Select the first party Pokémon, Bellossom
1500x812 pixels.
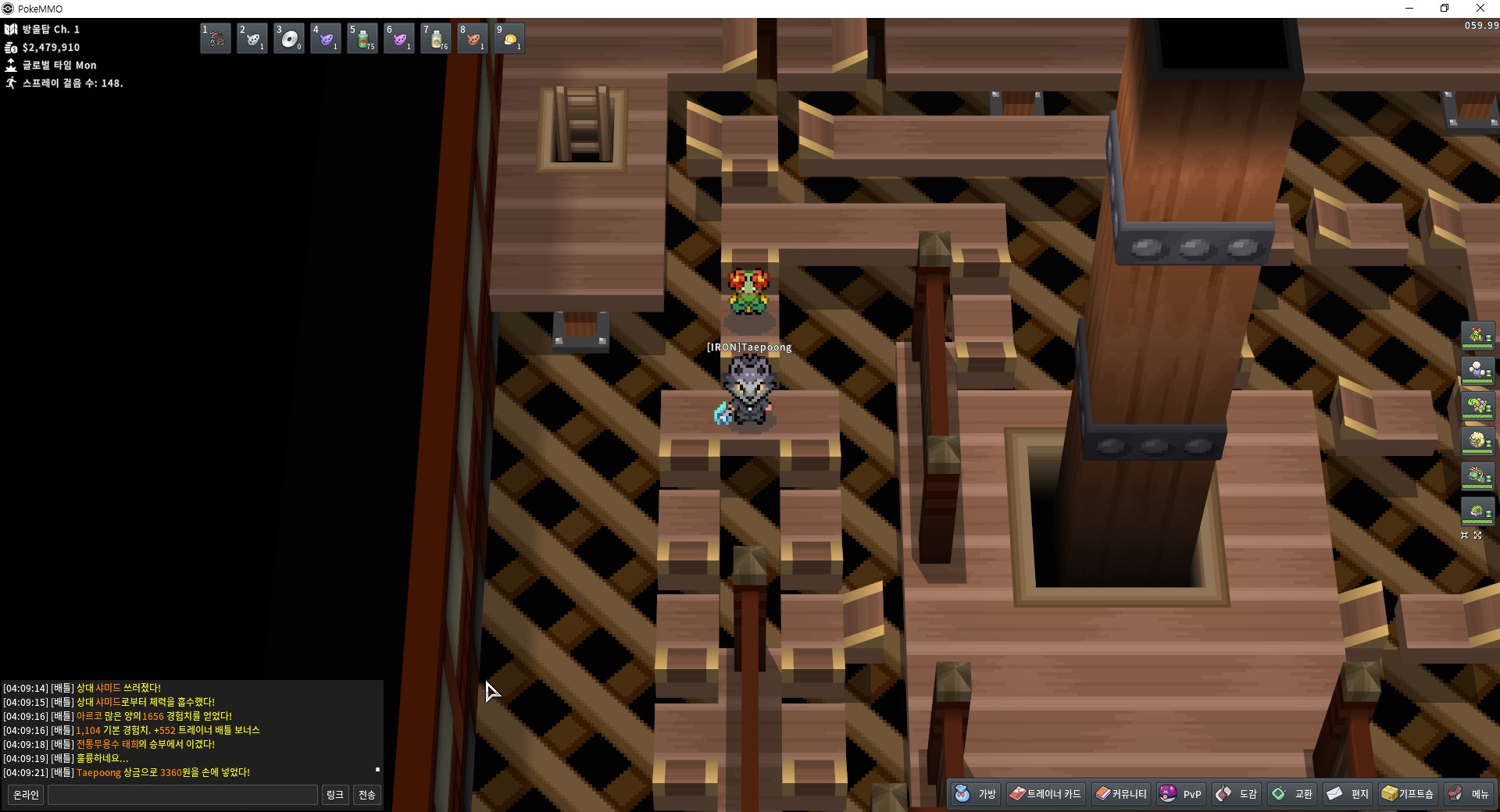click(x=1477, y=336)
